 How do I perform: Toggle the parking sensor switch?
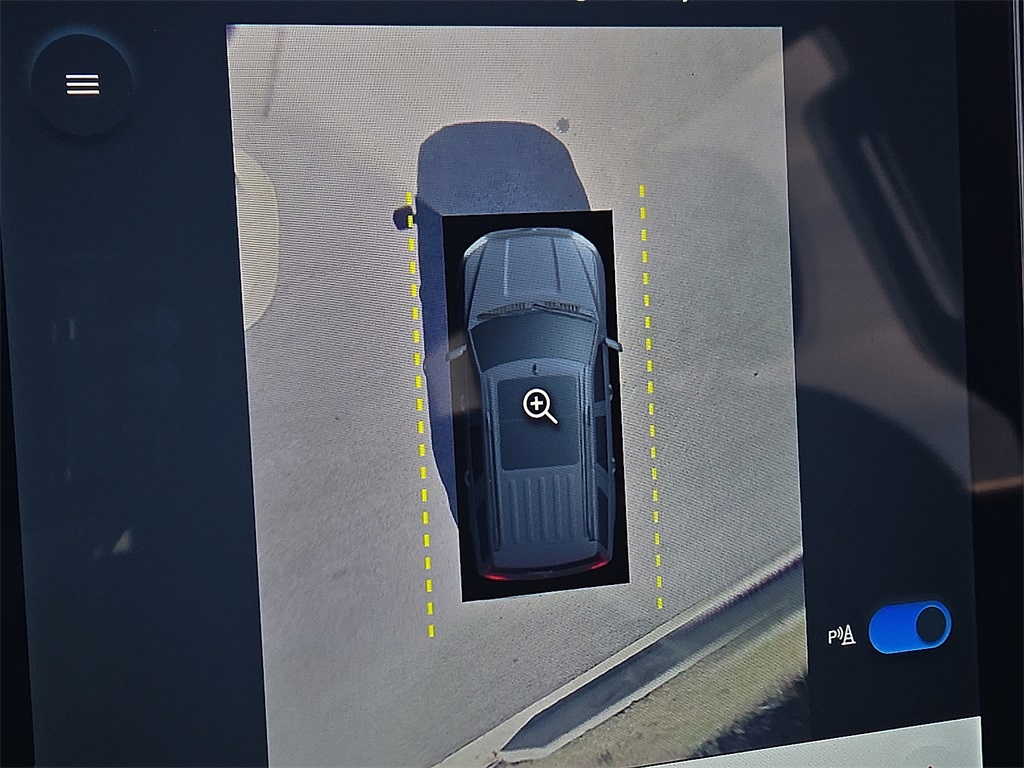pyautogui.click(x=909, y=627)
